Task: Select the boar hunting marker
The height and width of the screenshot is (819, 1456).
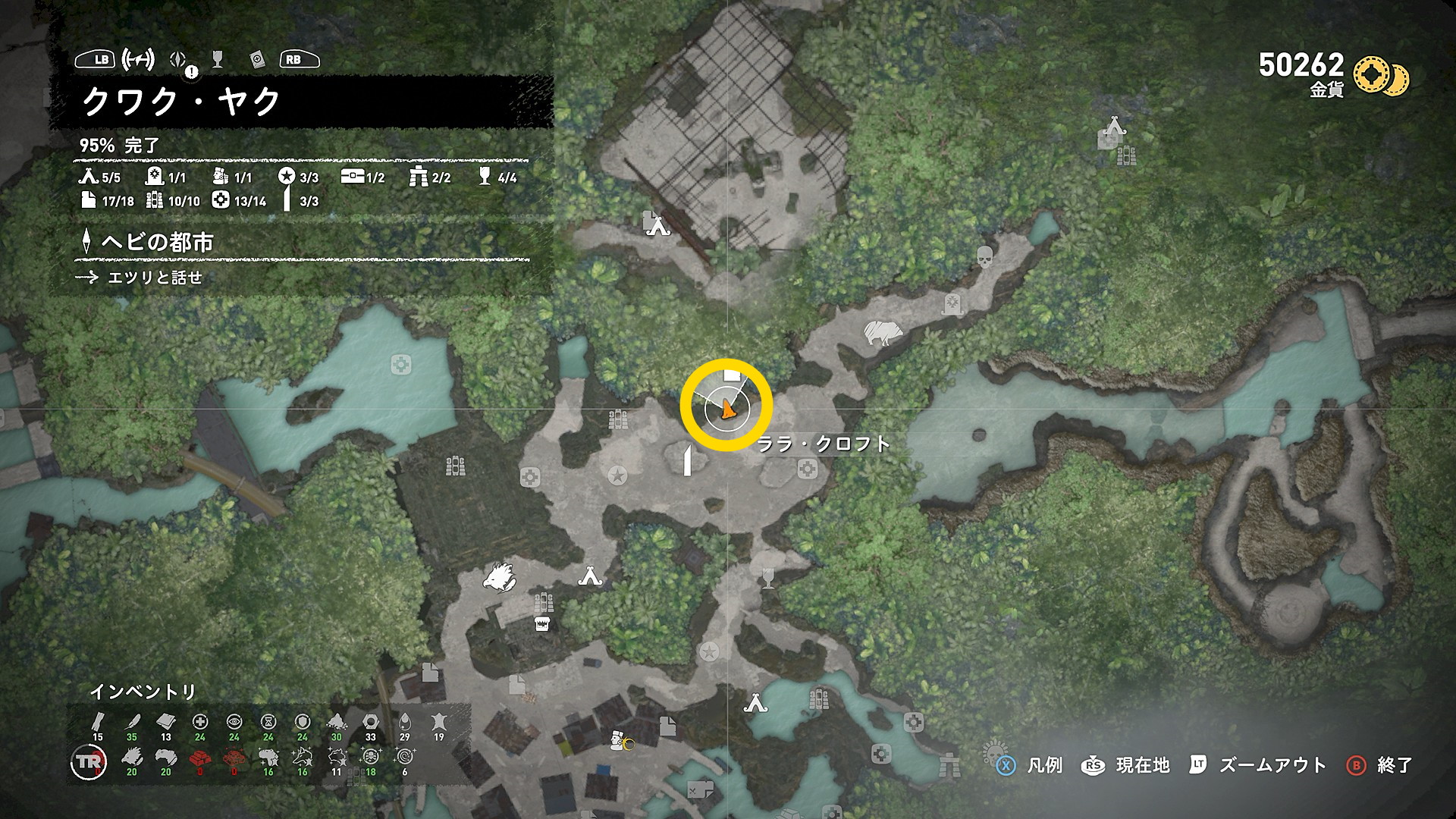Action: 883,332
